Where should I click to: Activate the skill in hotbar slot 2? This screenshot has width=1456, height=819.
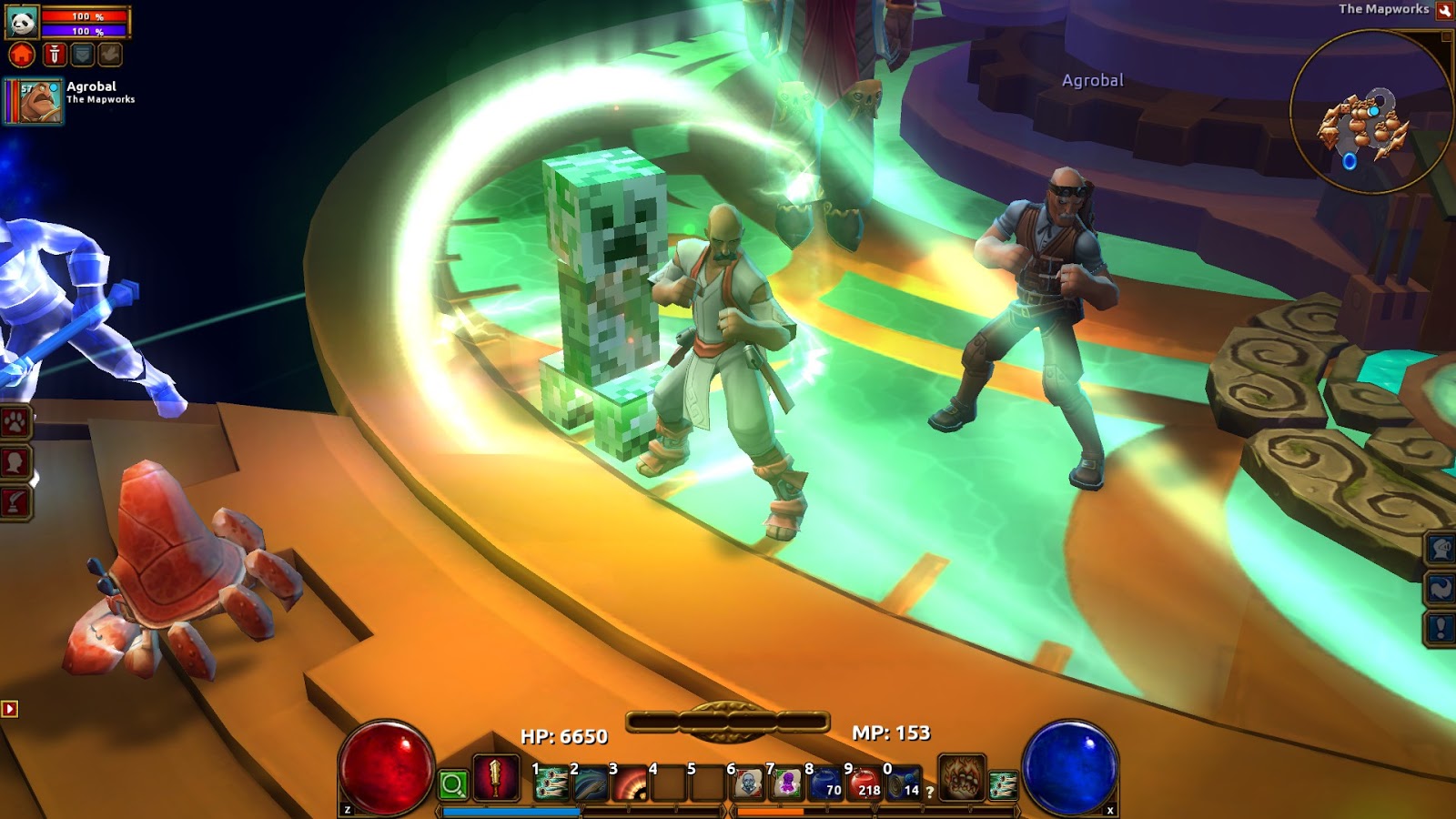pos(591,783)
